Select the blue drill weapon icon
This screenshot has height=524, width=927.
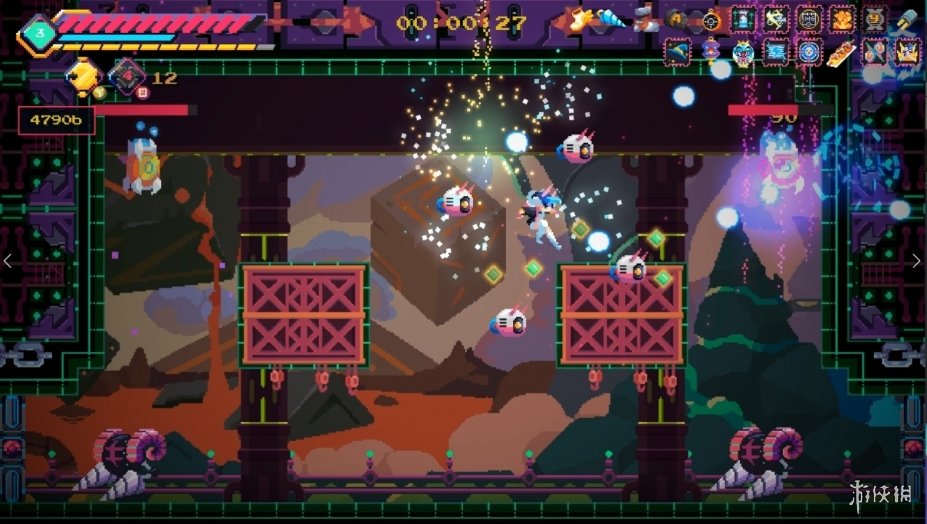pyautogui.click(x=612, y=19)
